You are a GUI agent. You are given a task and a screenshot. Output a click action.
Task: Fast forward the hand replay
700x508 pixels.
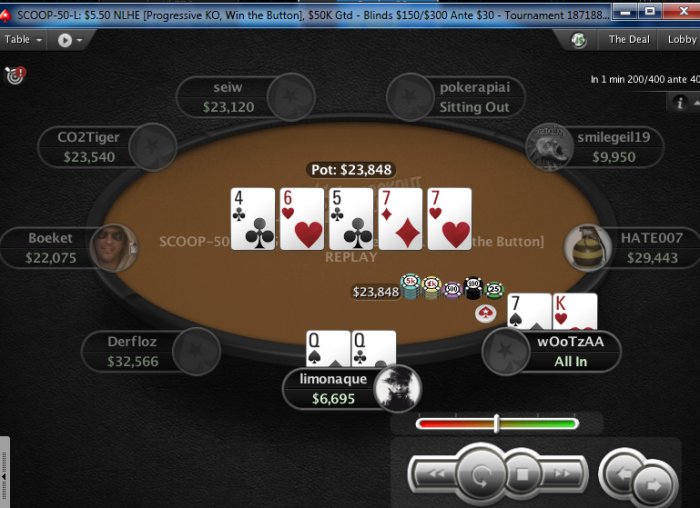564,473
